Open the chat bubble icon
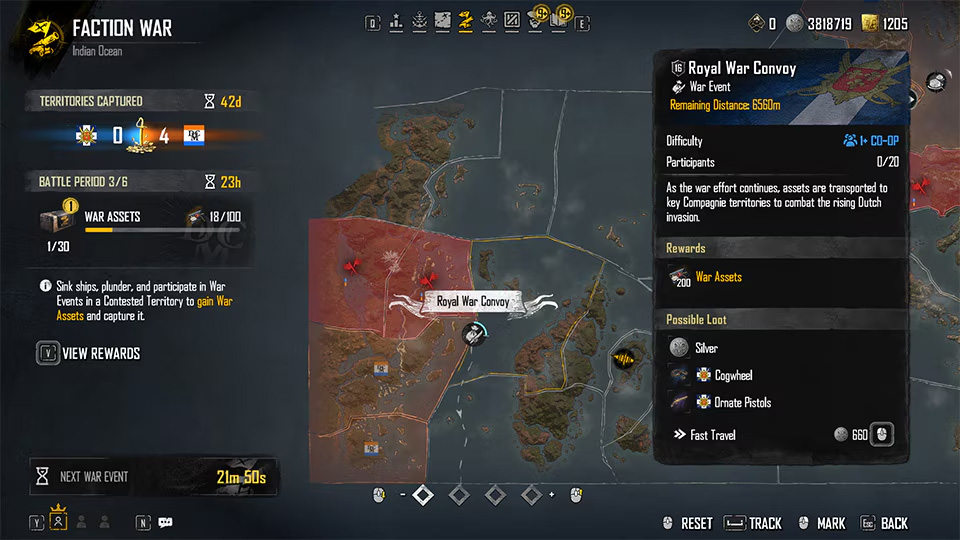960x540 pixels. coord(166,522)
